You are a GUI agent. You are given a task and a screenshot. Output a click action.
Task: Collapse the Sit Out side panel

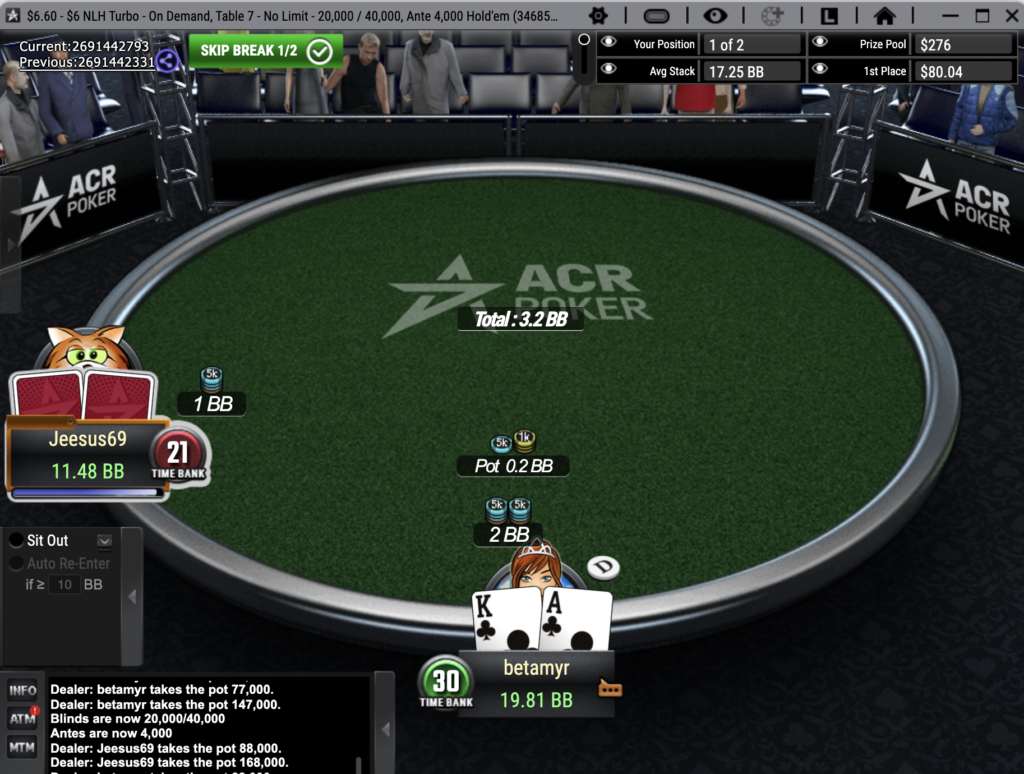click(132, 596)
